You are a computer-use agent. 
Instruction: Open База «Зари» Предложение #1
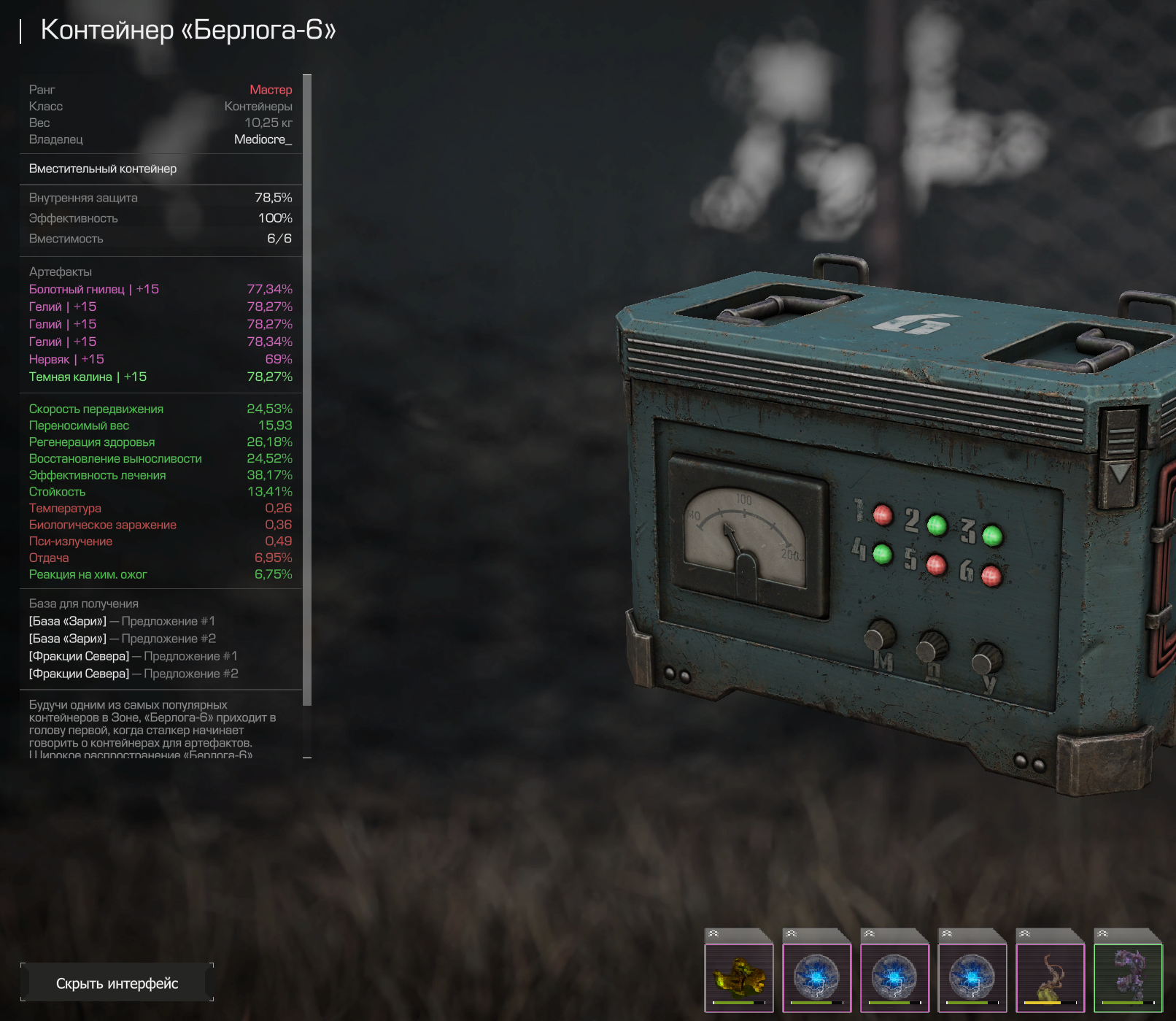click(122, 621)
